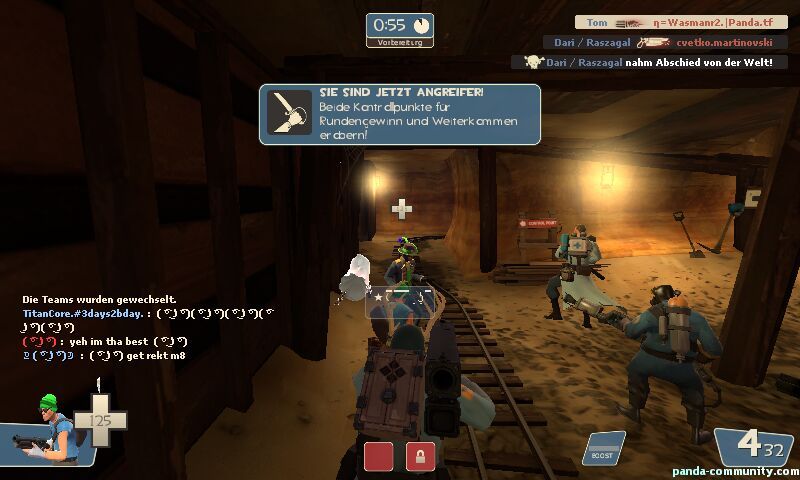Image resolution: width=800 pixels, height=480 pixels.
Task: Click the unlocked red control point icon
Action: pos(378,456)
